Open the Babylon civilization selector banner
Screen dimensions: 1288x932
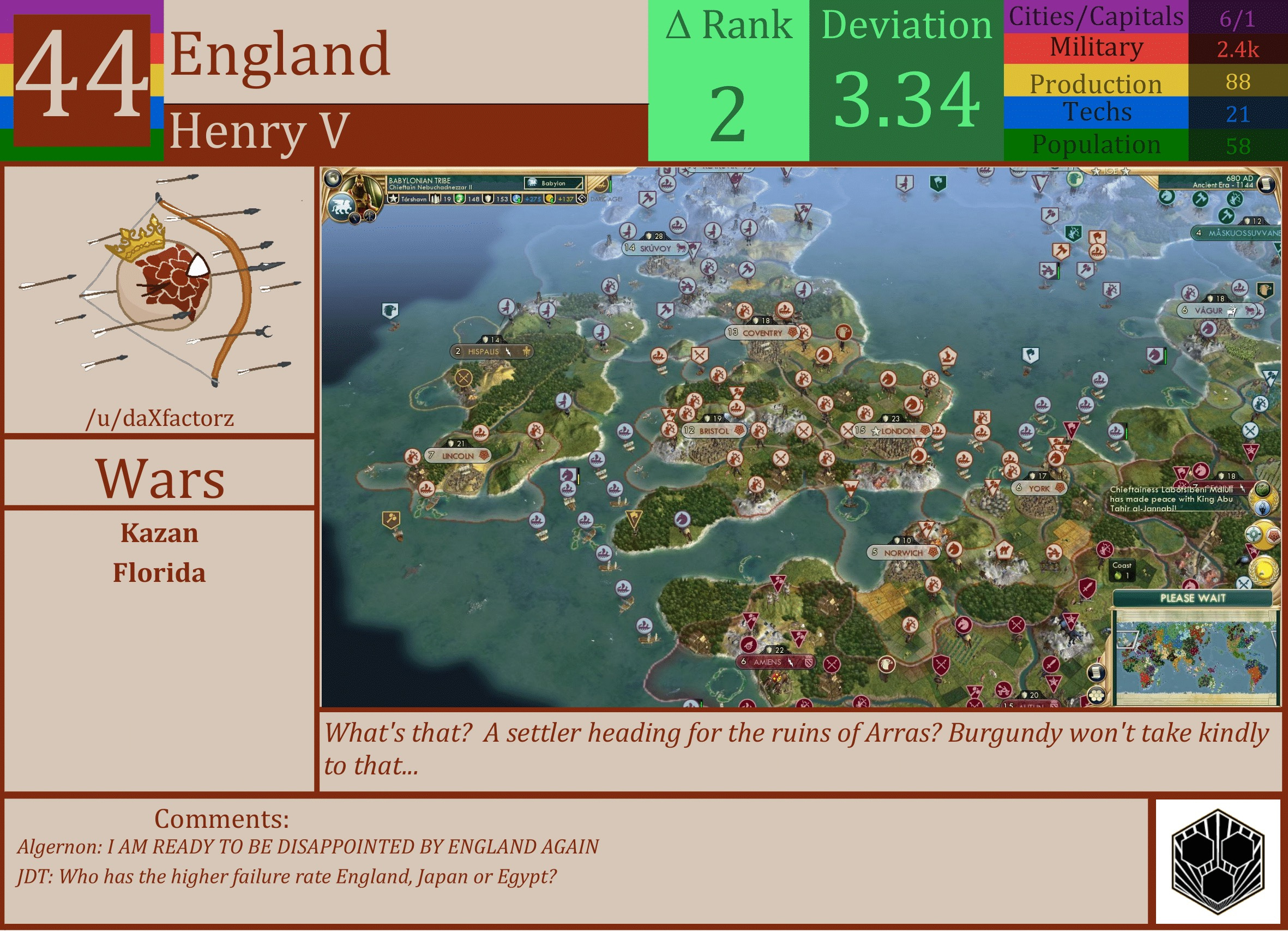(552, 183)
